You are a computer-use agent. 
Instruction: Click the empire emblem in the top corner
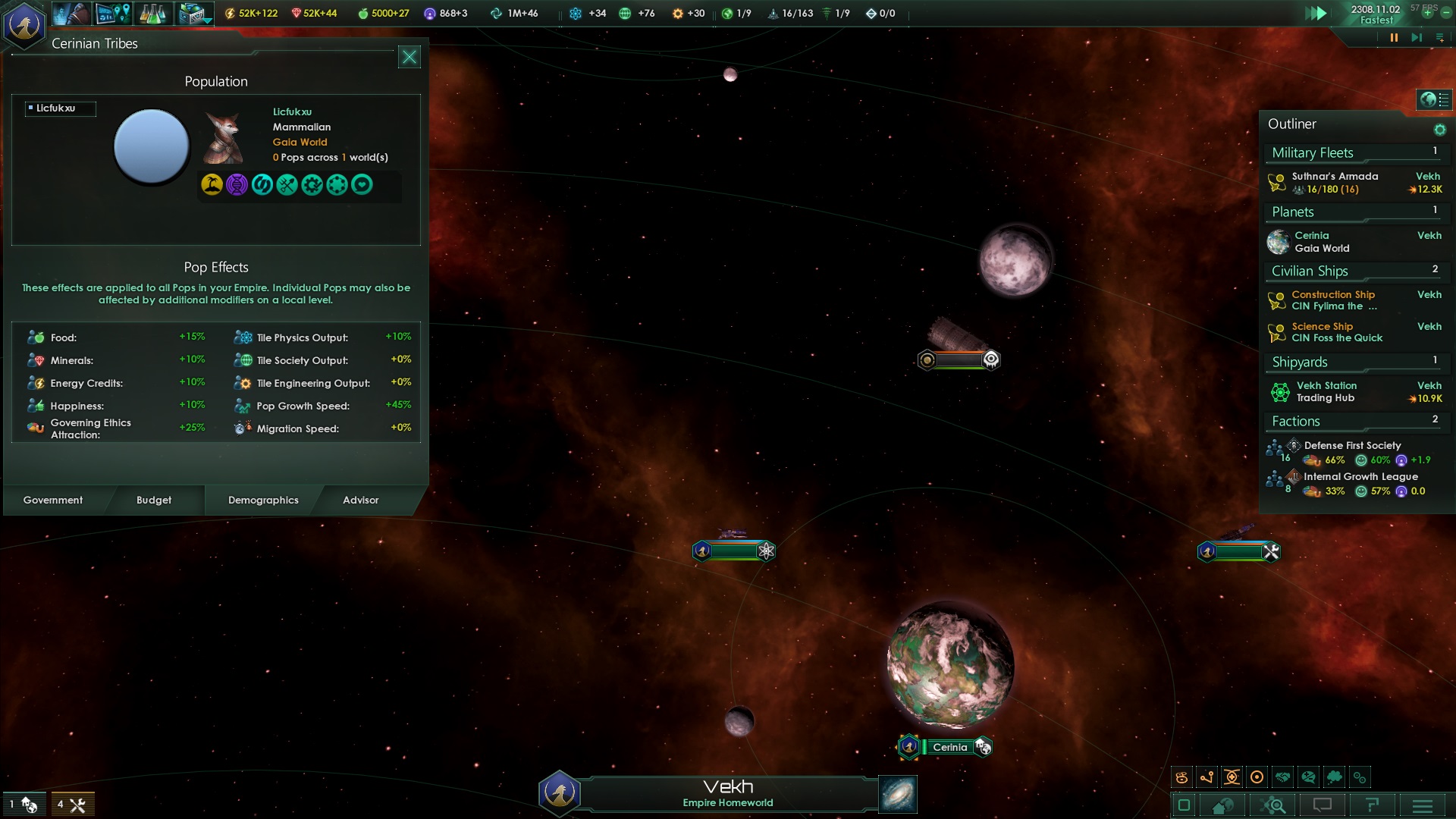[25, 24]
